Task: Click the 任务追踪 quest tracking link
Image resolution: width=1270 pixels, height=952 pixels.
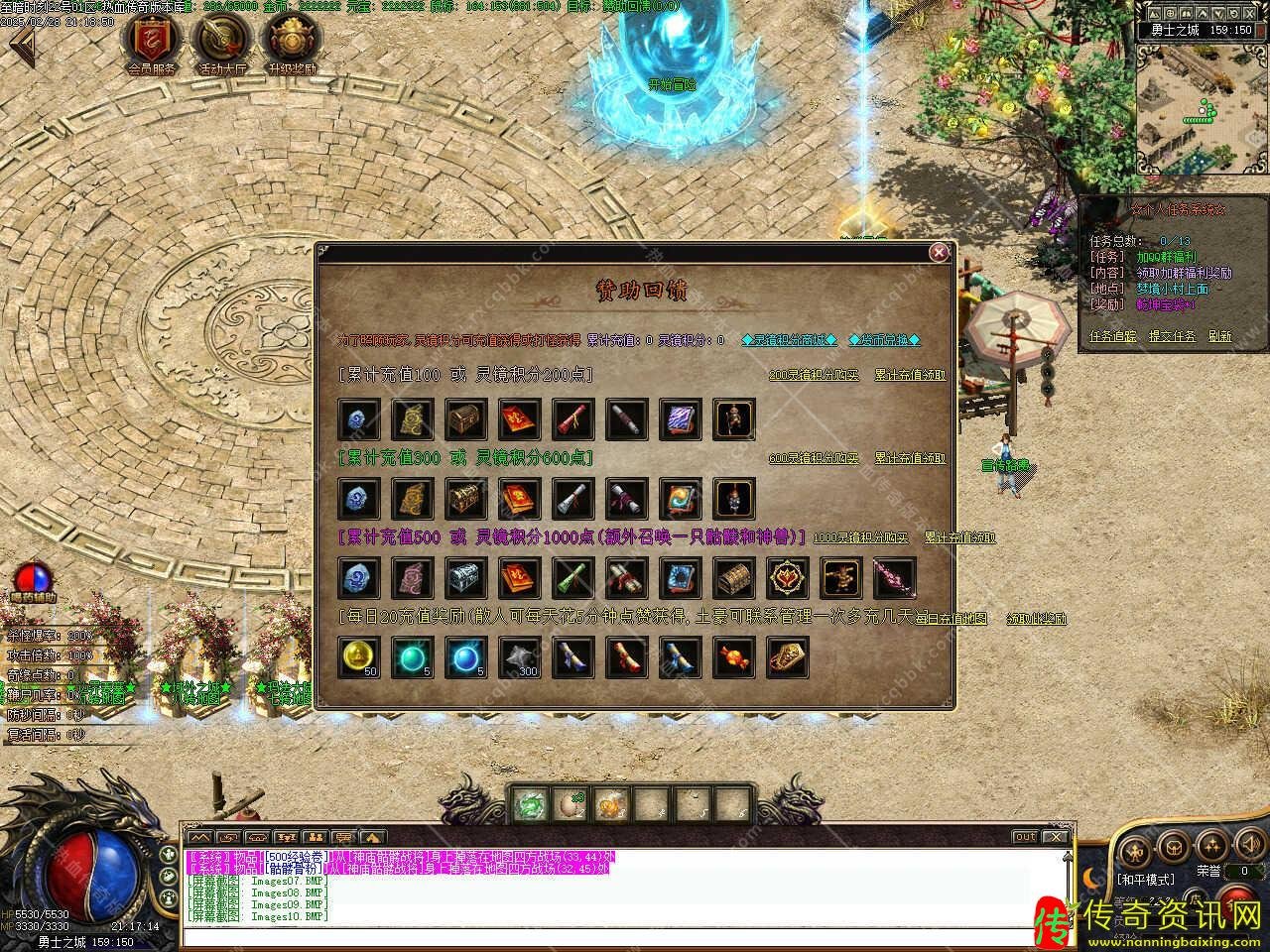Action: click(1112, 336)
